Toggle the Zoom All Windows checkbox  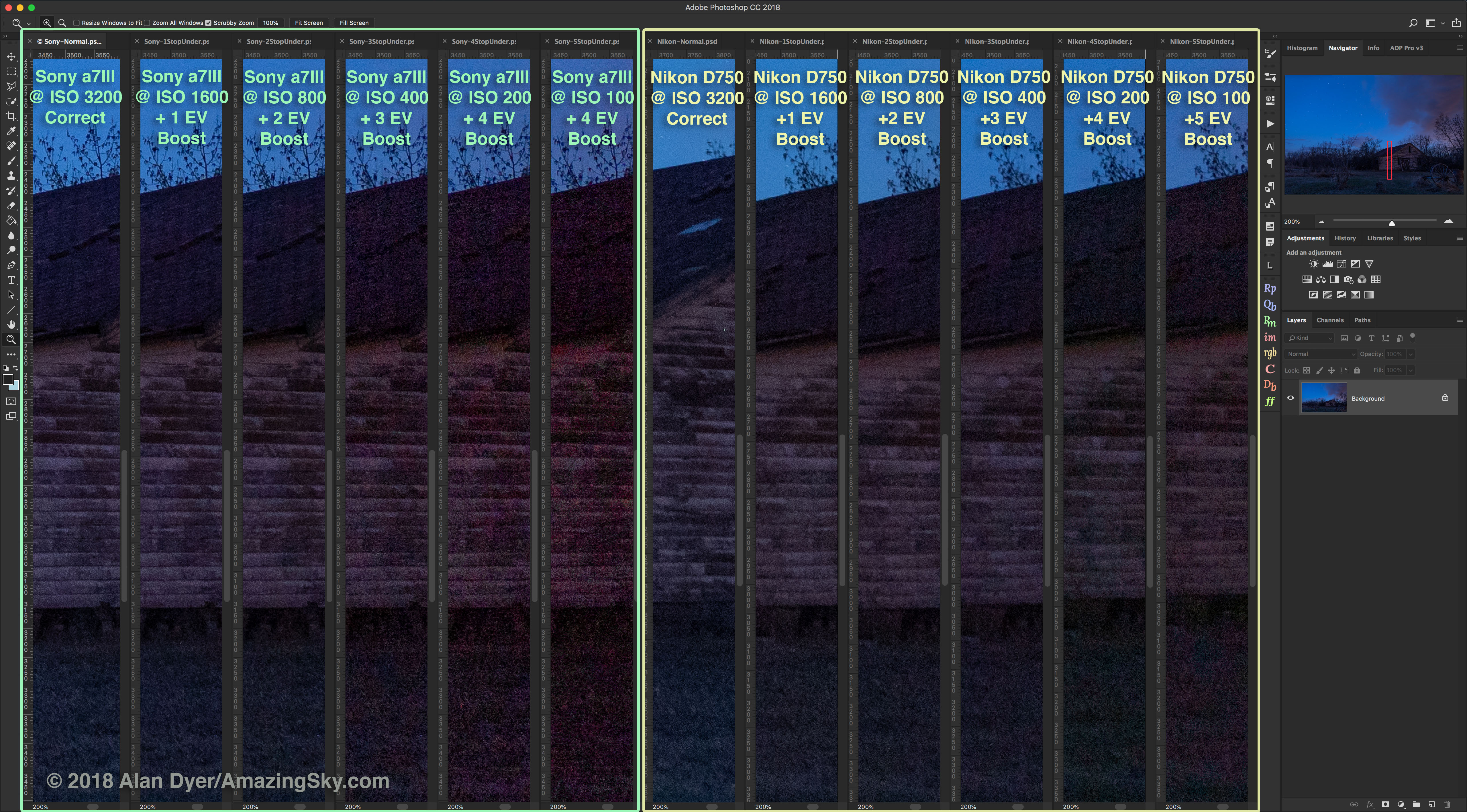point(148,23)
